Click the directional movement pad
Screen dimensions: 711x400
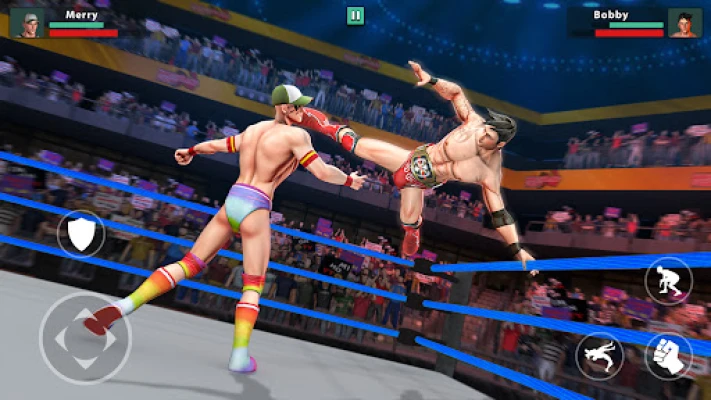coord(84,338)
